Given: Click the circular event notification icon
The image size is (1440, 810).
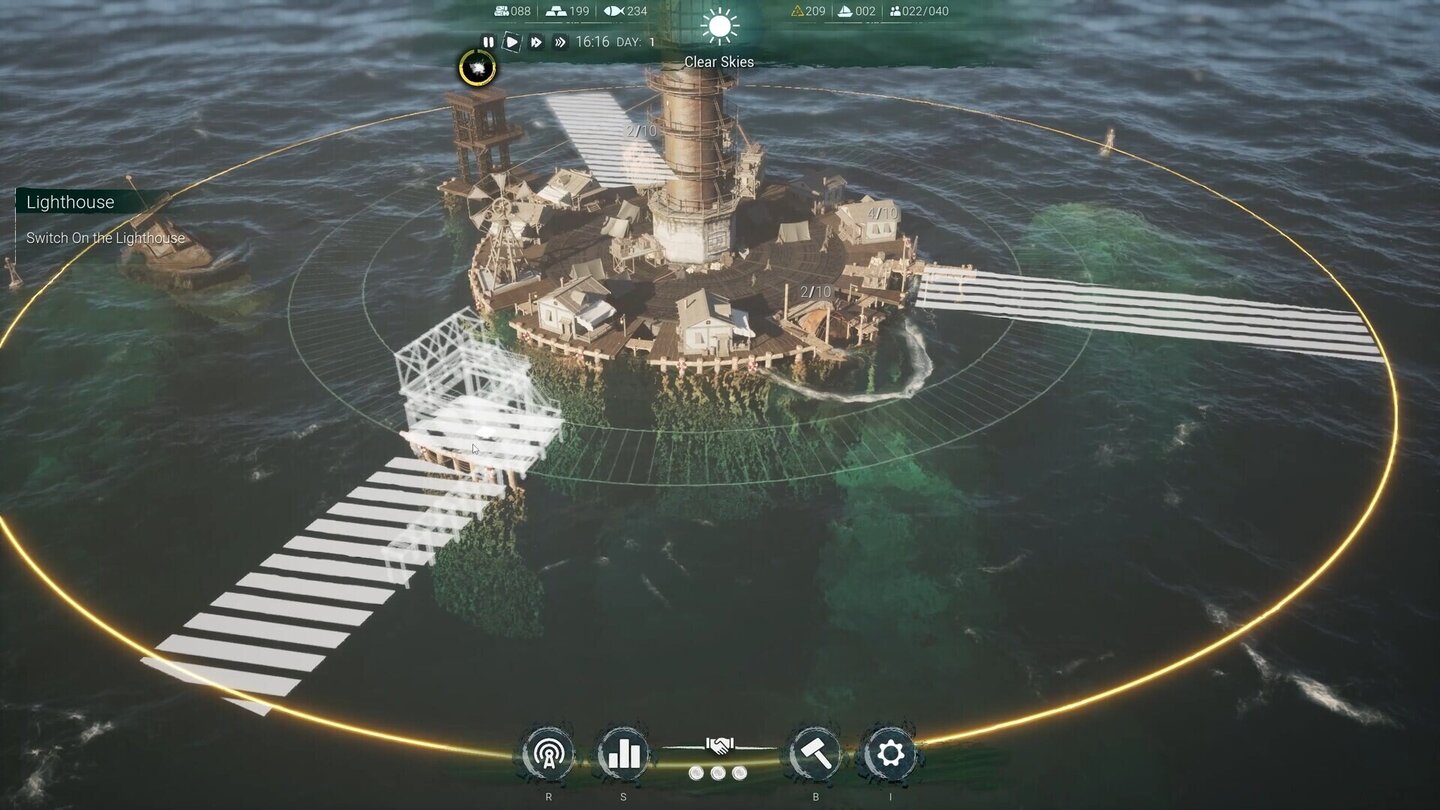Looking at the screenshot, I should 477,68.
